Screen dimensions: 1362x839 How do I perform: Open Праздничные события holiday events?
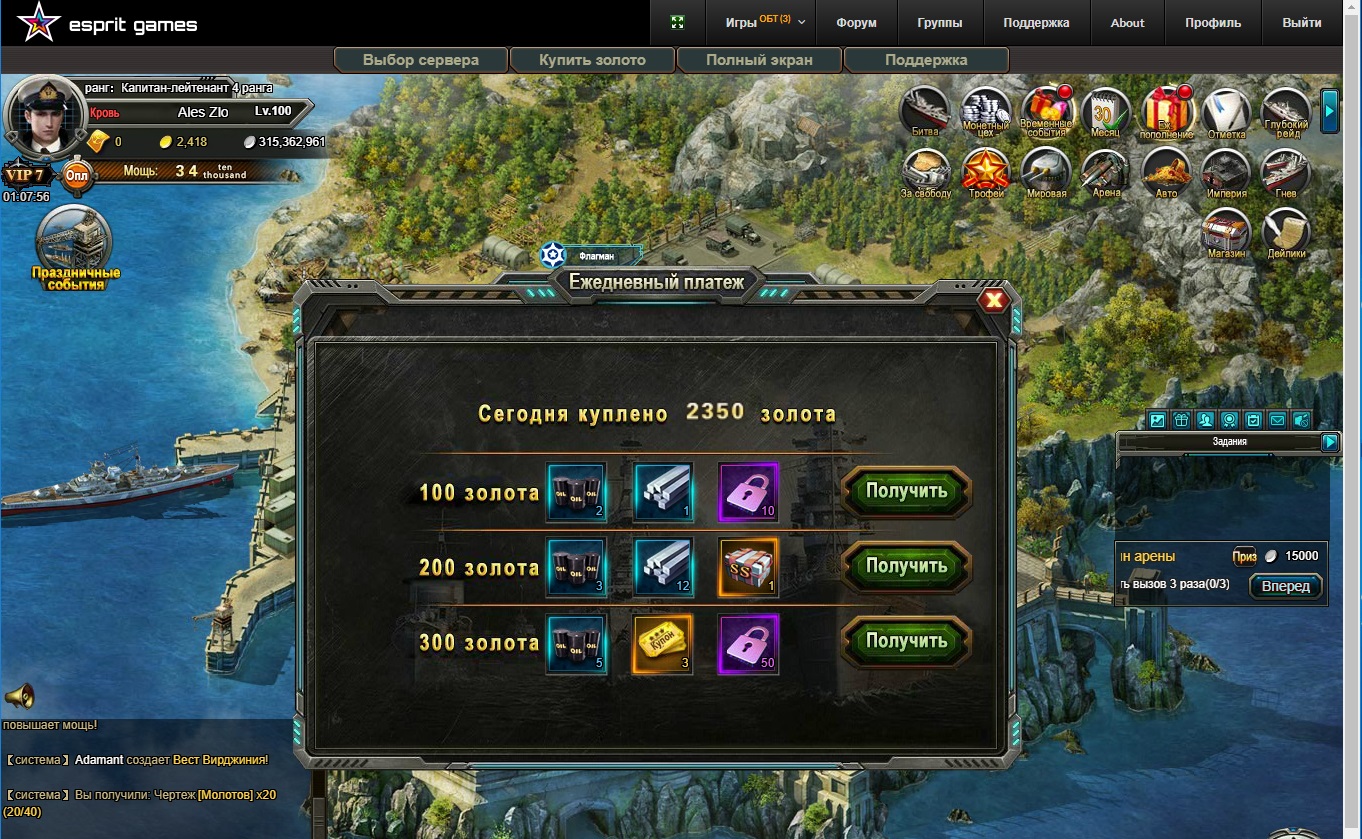coord(74,247)
